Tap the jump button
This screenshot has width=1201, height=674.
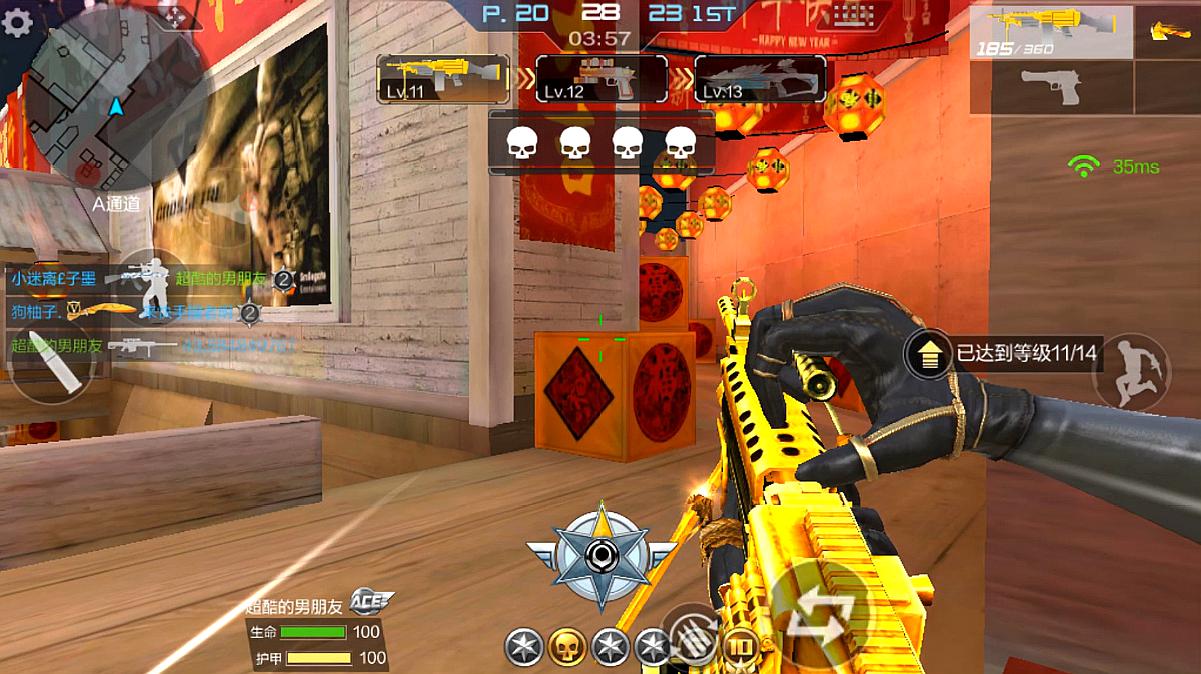click(x=1132, y=371)
